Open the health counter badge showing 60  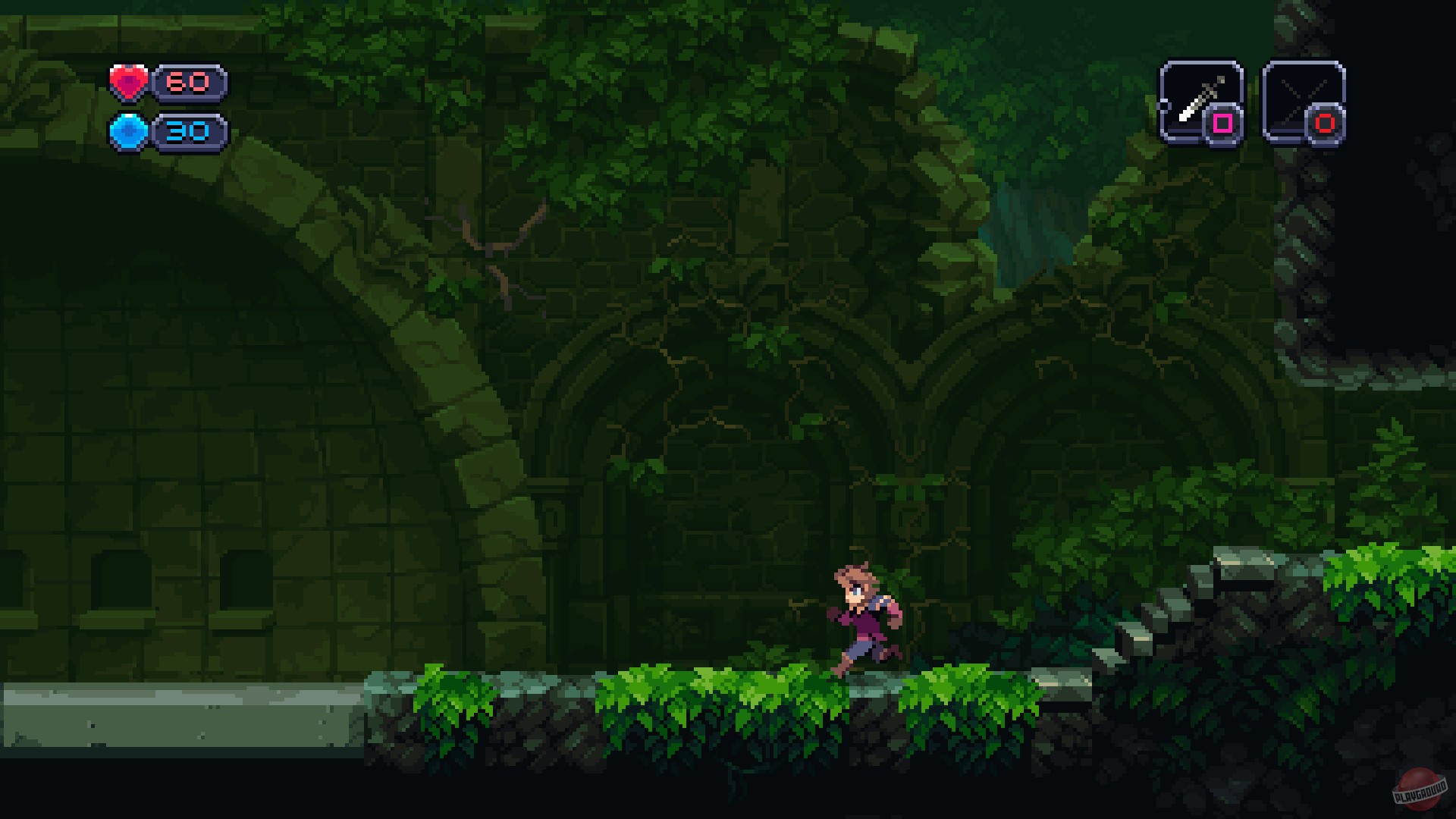(x=190, y=81)
